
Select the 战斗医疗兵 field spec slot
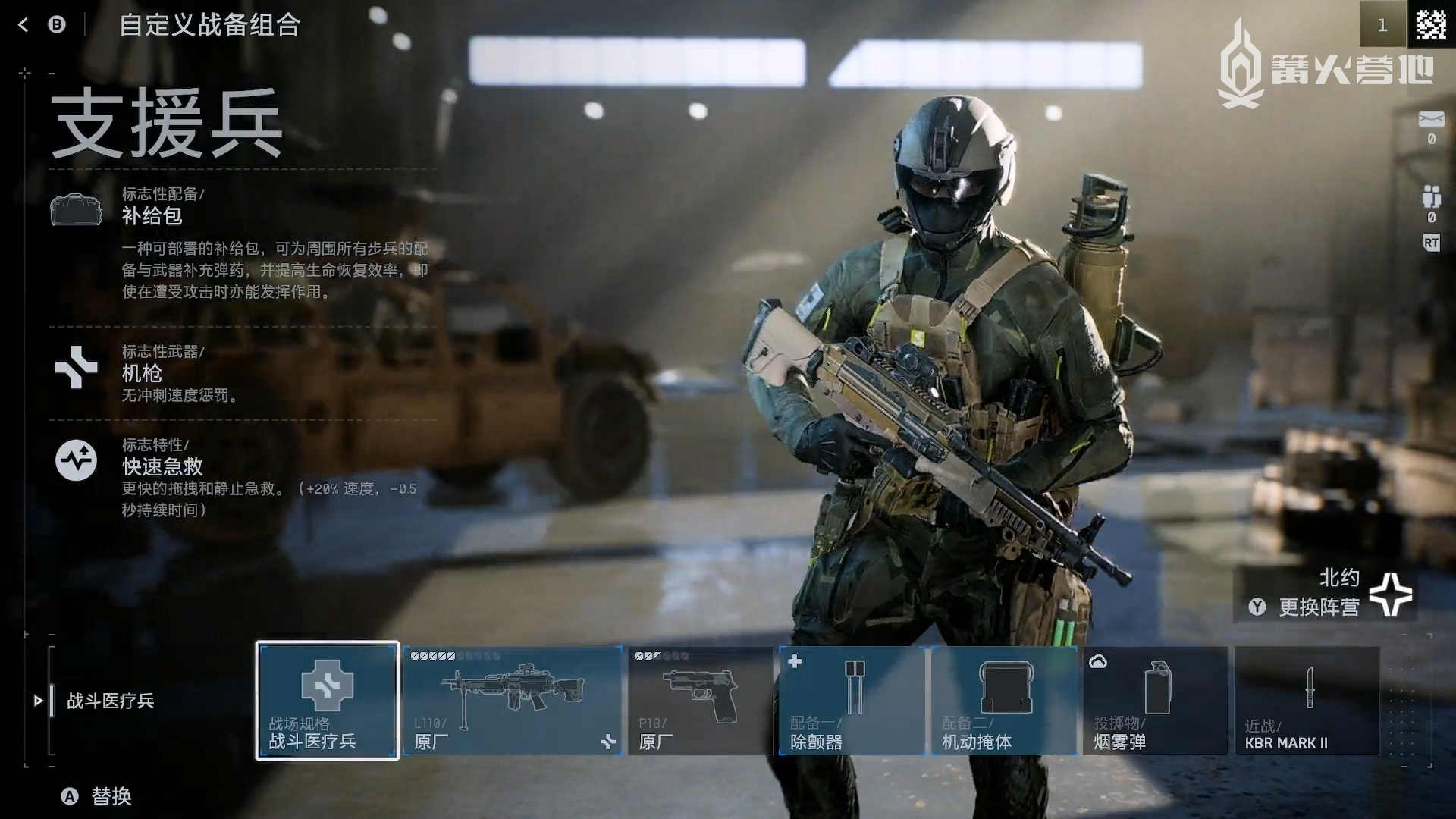tap(328, 700)
